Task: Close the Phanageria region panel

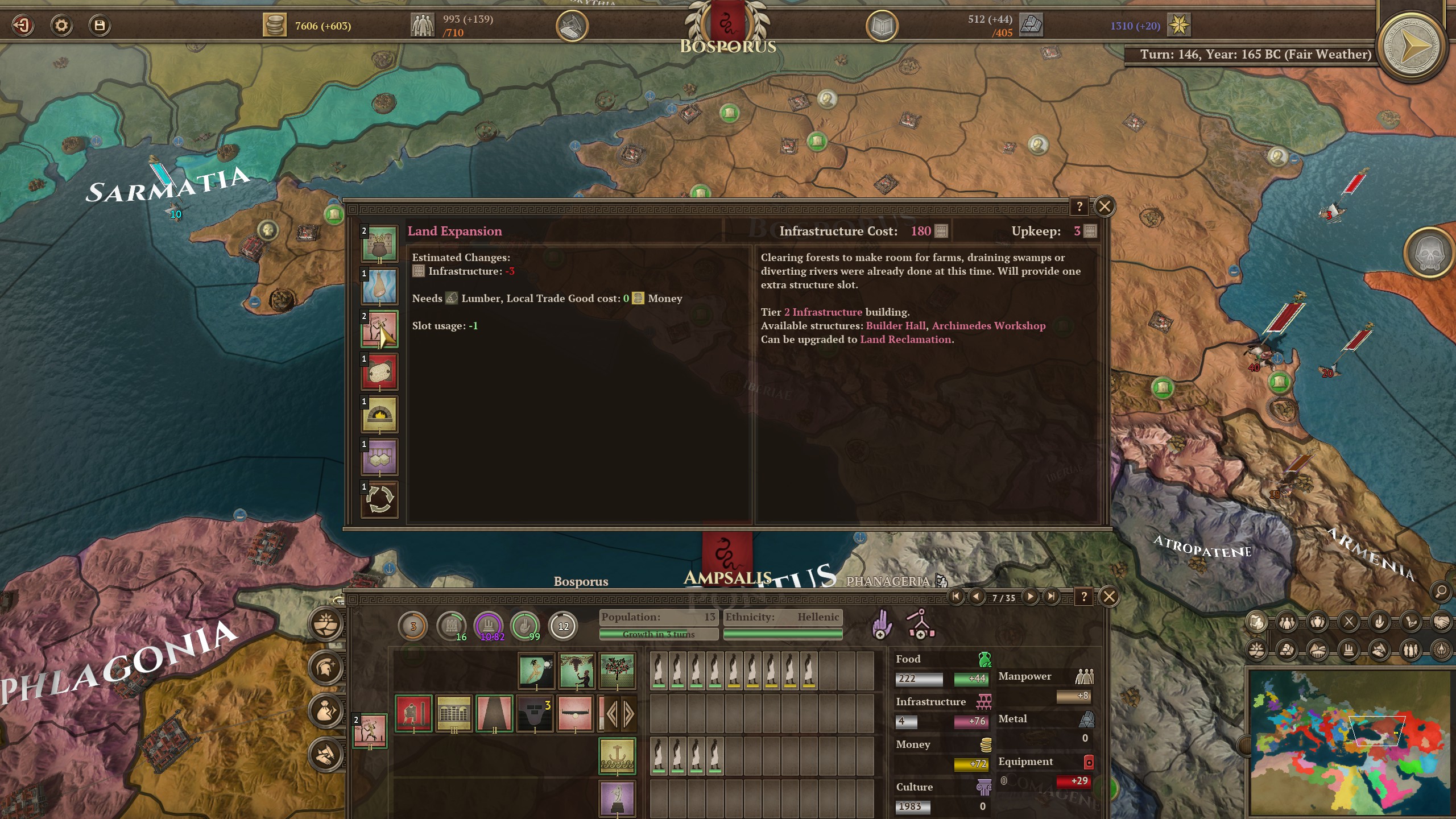Action: click(1109, 597)
